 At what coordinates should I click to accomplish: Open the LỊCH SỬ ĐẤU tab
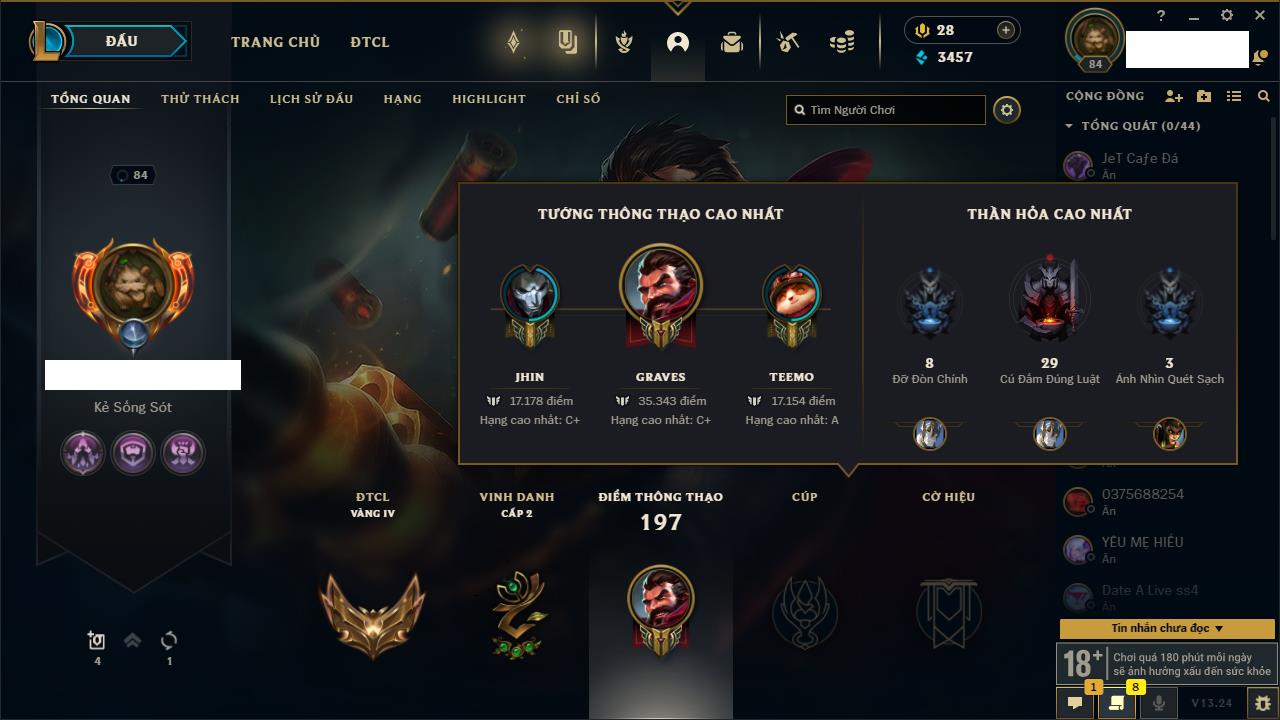(x=311, y=99)
